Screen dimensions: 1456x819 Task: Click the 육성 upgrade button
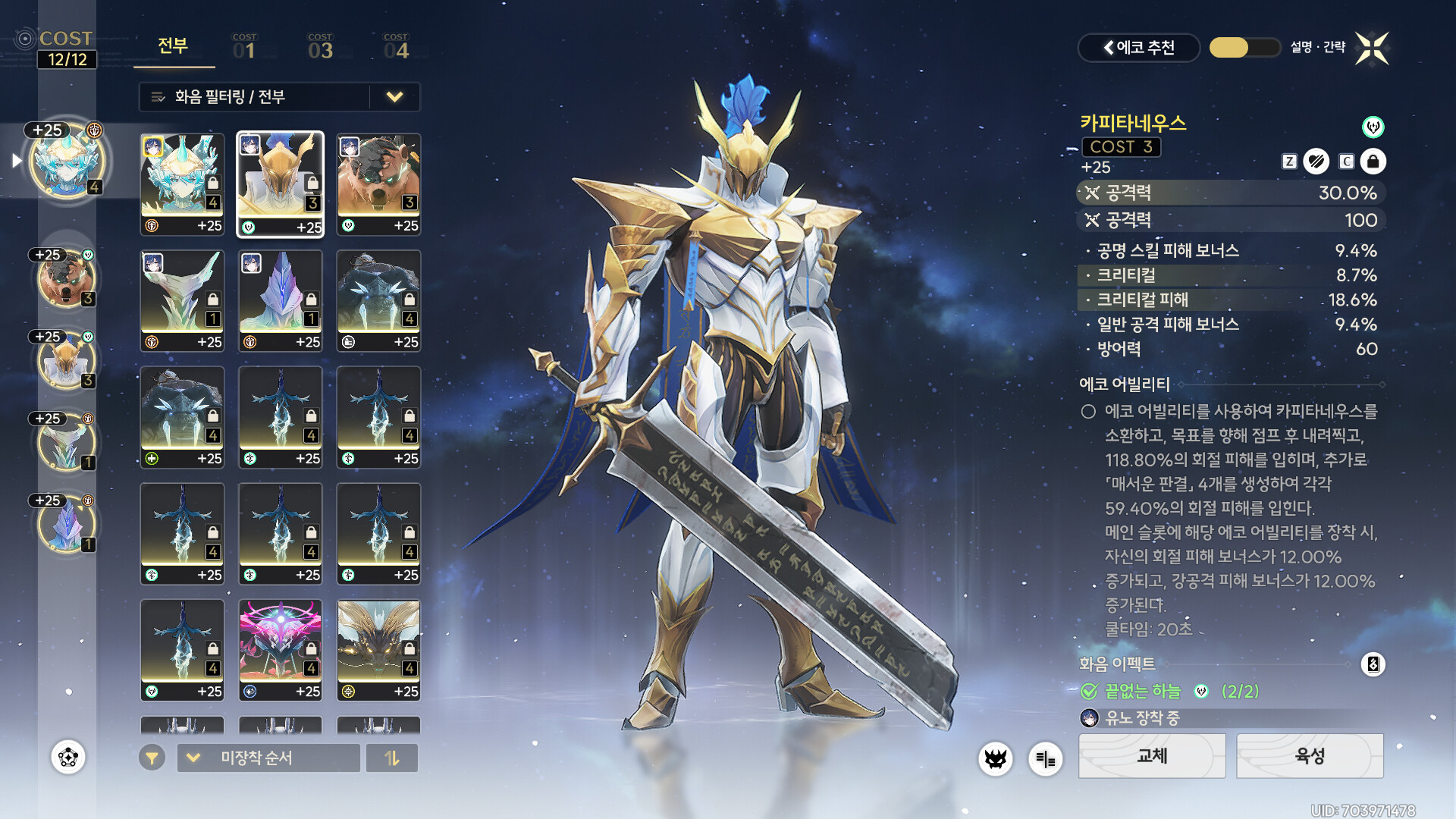tap(1310, 756)
